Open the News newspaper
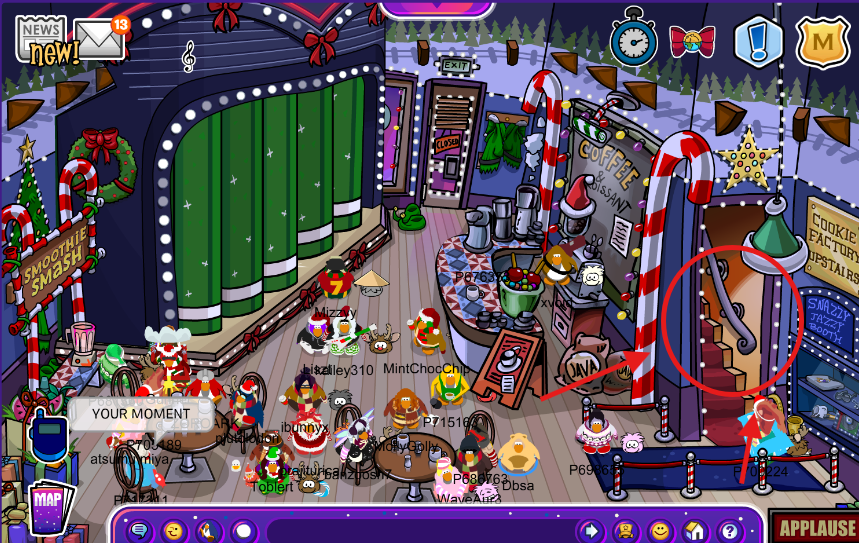The width and height of the screenshot is (859, 543). (x=40, y=38)
